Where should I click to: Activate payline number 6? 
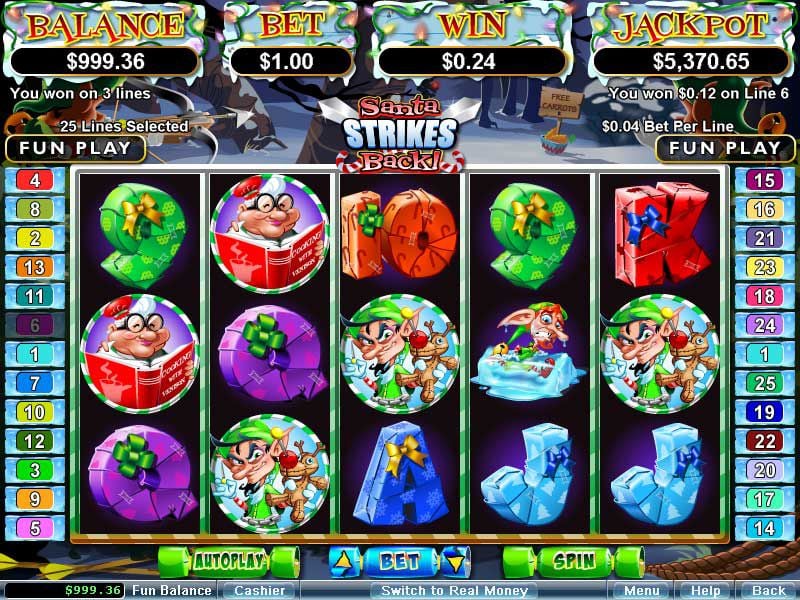pos(35,325)
